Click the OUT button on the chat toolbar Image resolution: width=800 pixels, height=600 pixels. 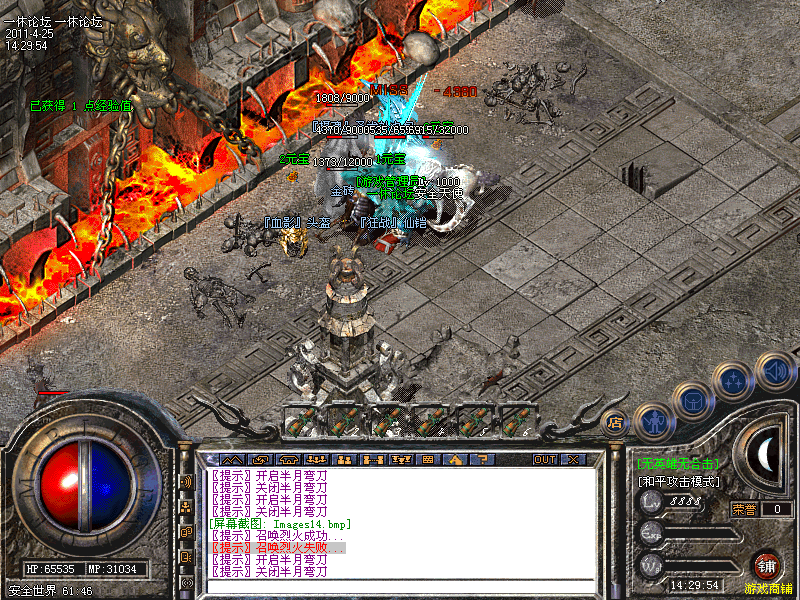[544, 459]
